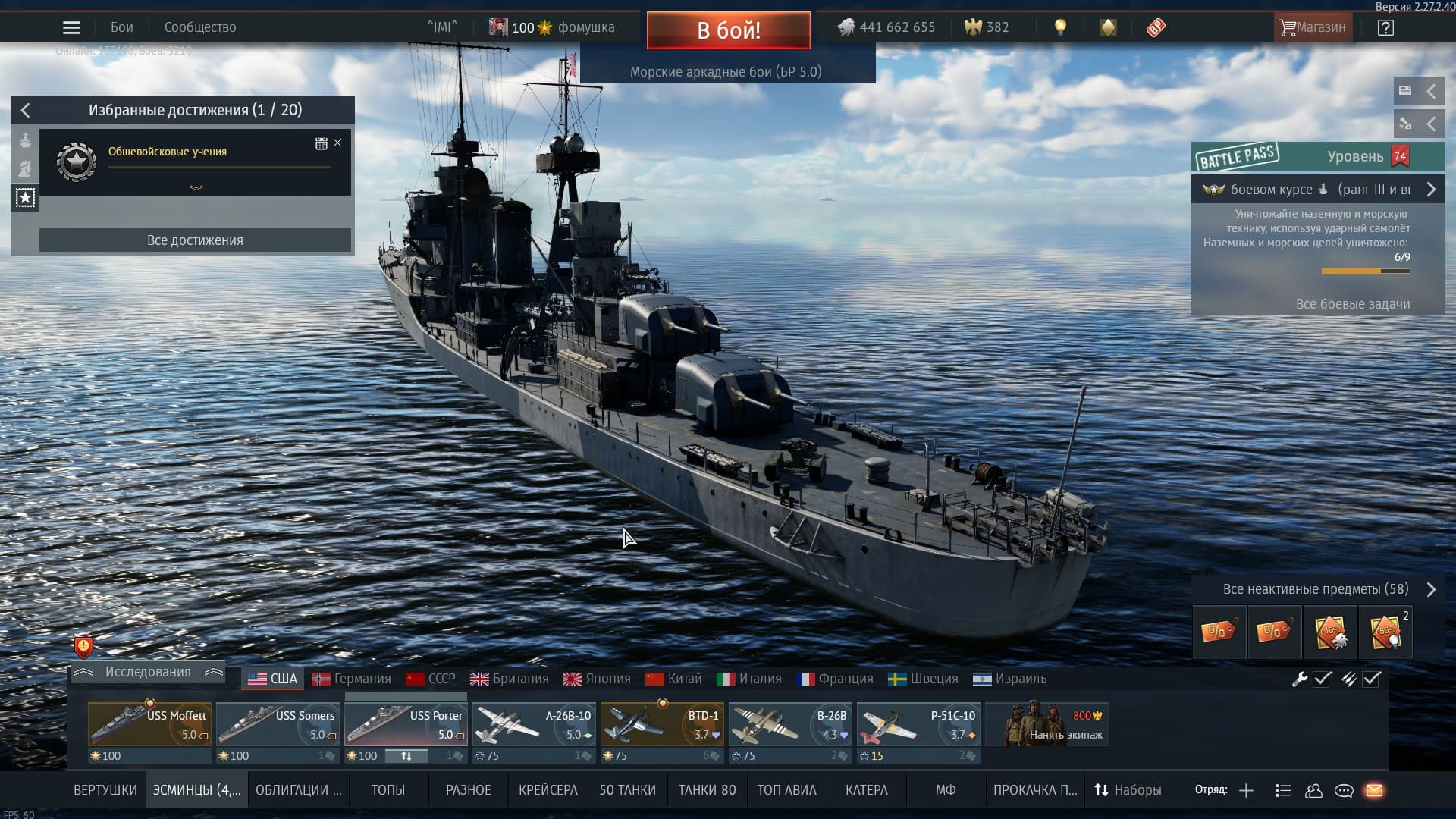Select the A-26B-10 aircraft slot
This screenshot has width=1456, height=819.
pyautogui.click(x=533, y=724)
